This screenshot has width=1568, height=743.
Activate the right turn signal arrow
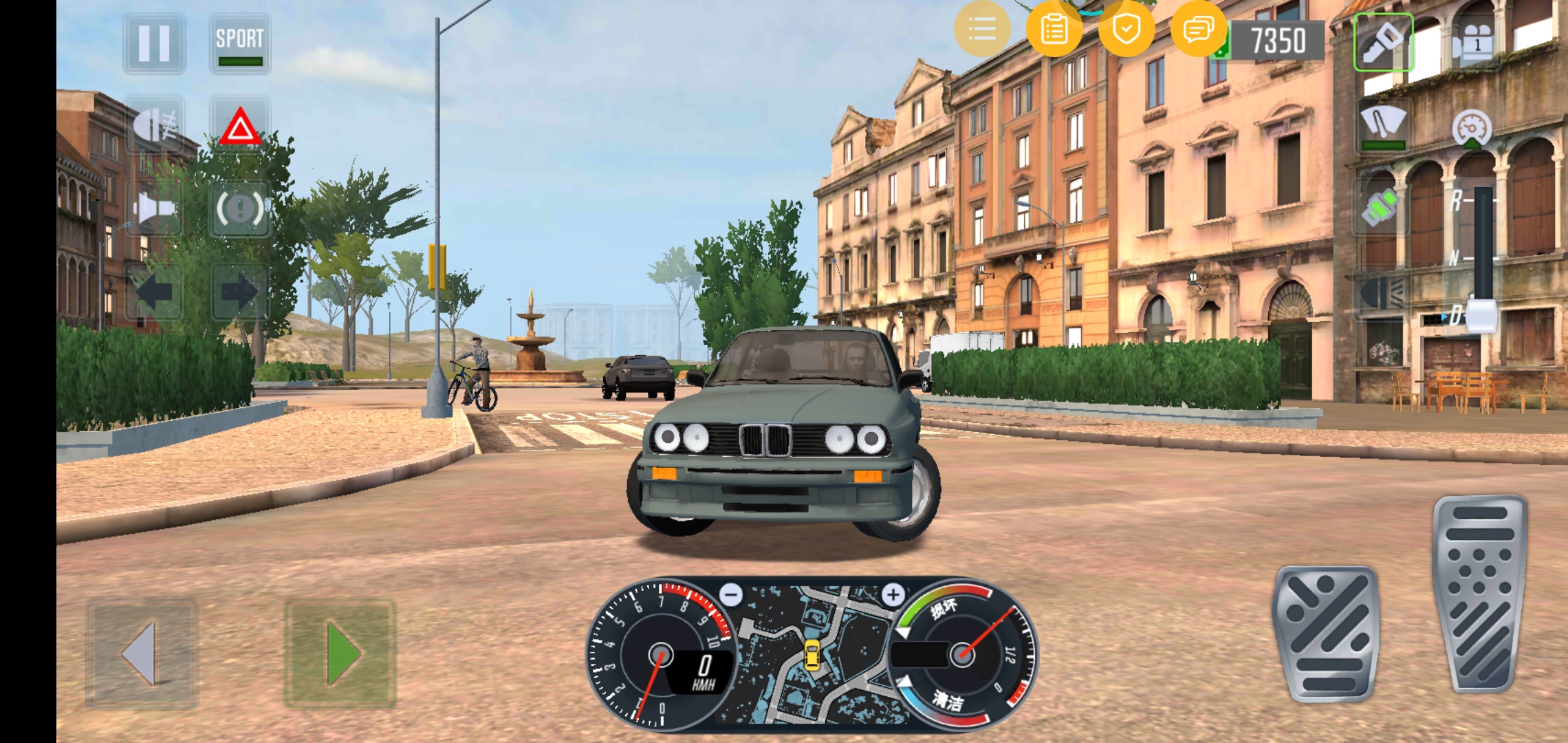coord(239,293)
